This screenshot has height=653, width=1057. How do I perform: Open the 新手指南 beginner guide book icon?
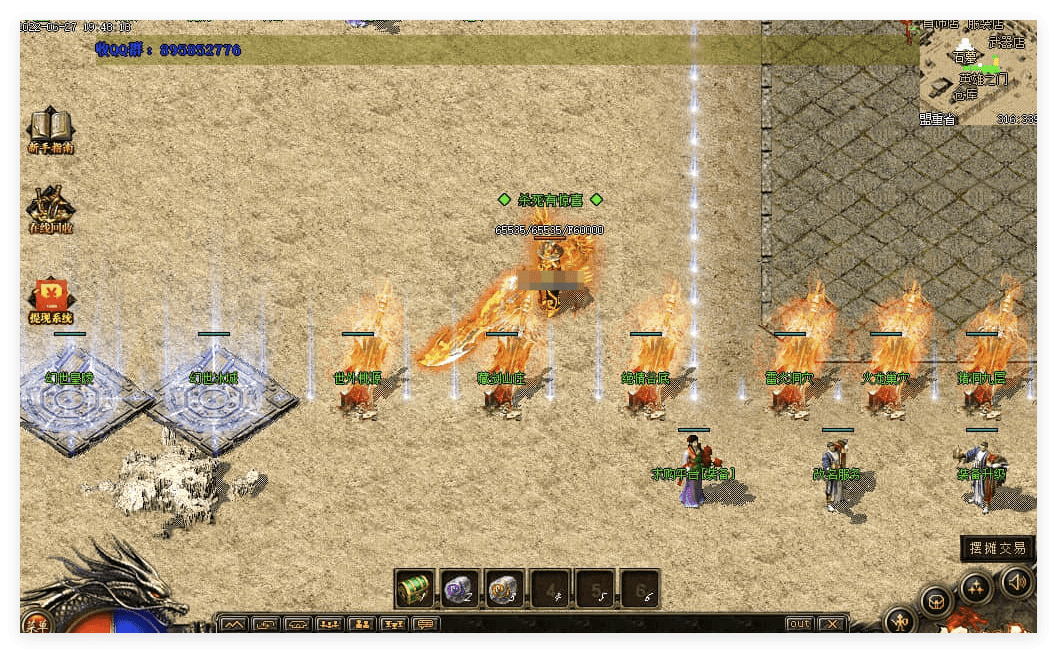[50, 129]
